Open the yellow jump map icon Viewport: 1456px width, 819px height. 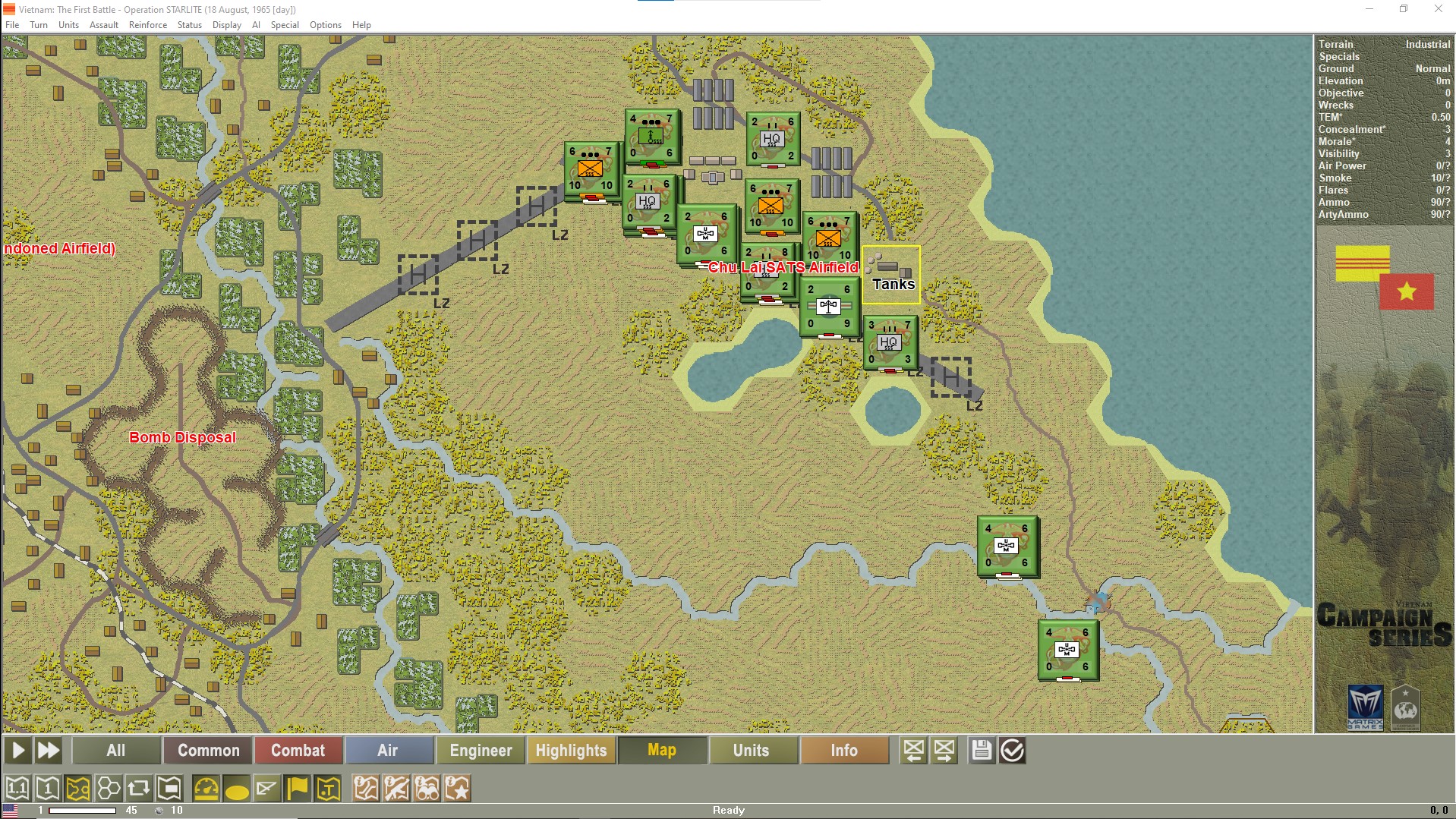[77, 788]
